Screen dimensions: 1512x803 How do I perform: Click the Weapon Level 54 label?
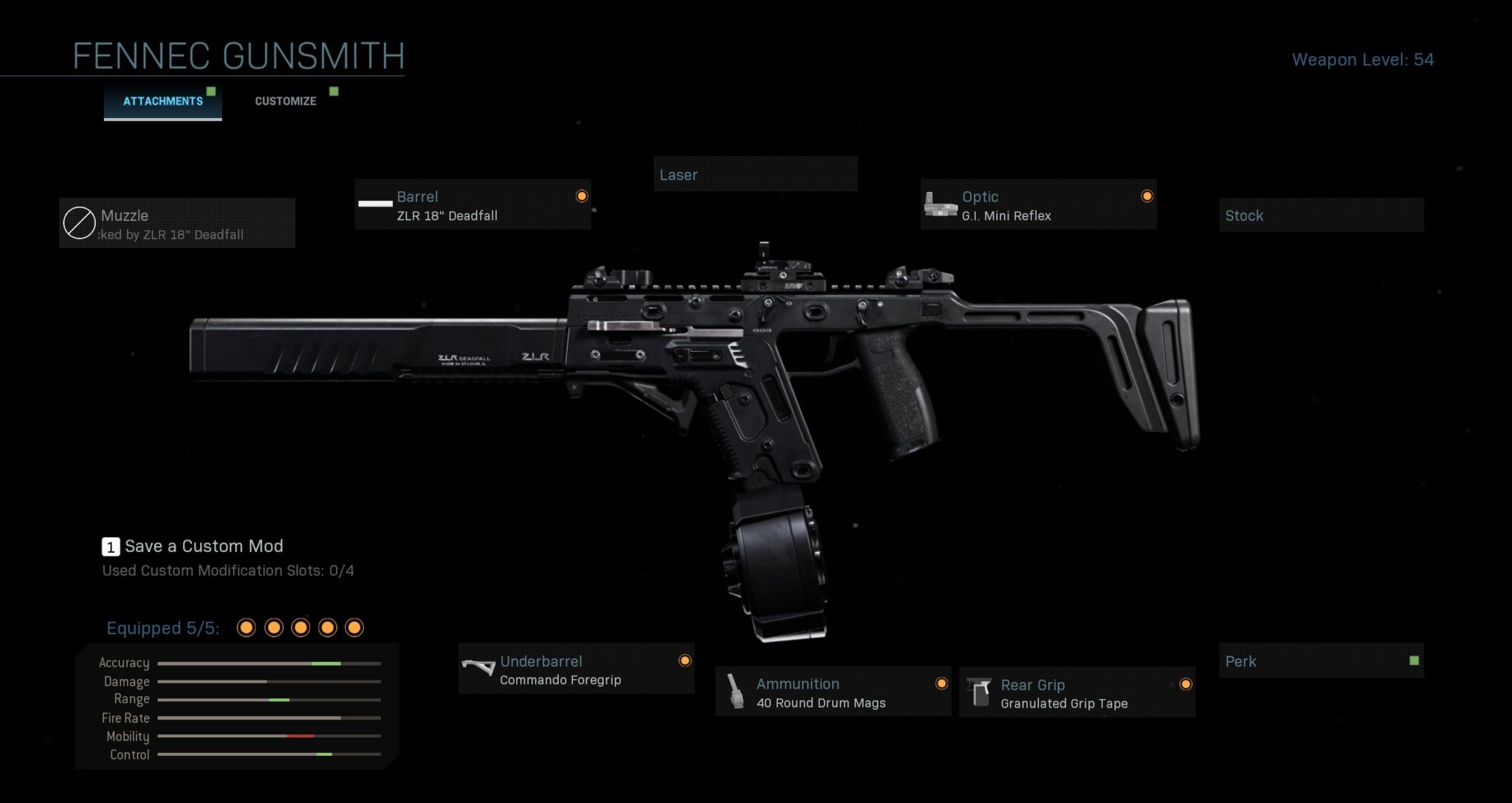point(1362,60)
